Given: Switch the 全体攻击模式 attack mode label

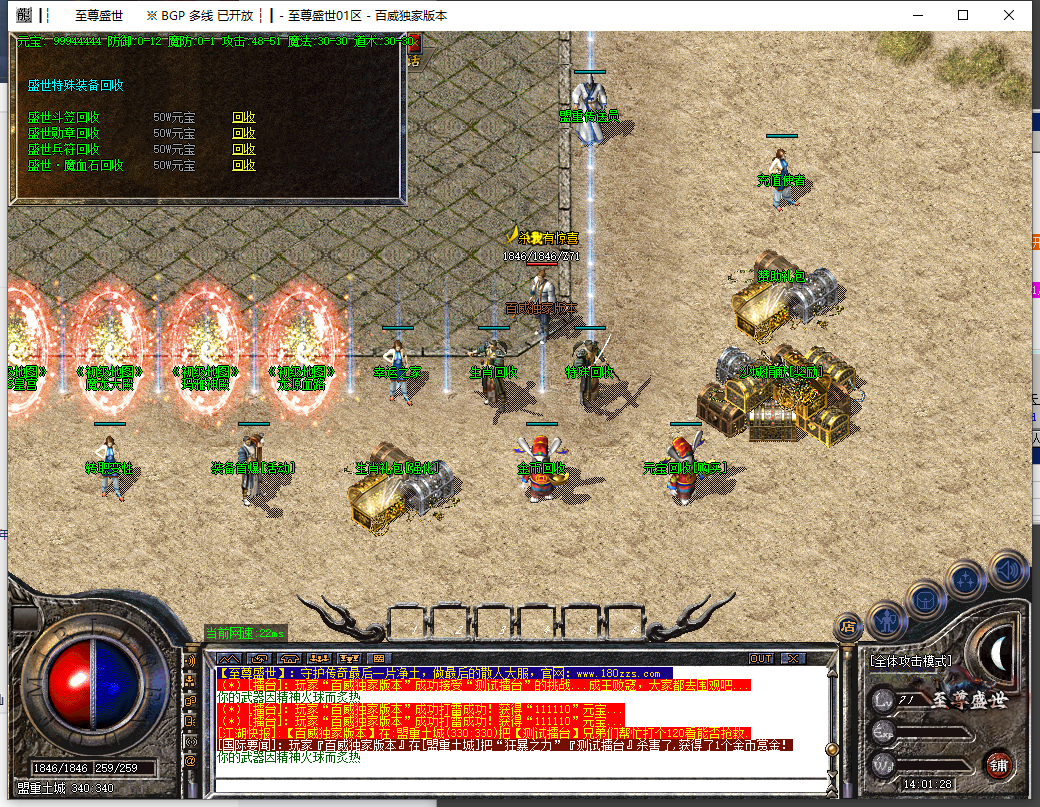Looking at the screenshot, I should [910, 661].
